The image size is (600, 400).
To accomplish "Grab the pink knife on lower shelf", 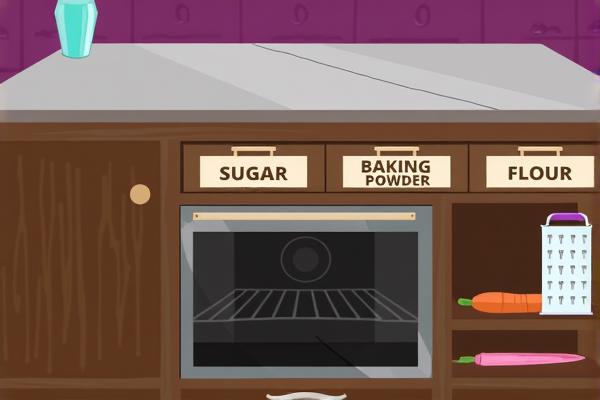I will click(525, 359).
